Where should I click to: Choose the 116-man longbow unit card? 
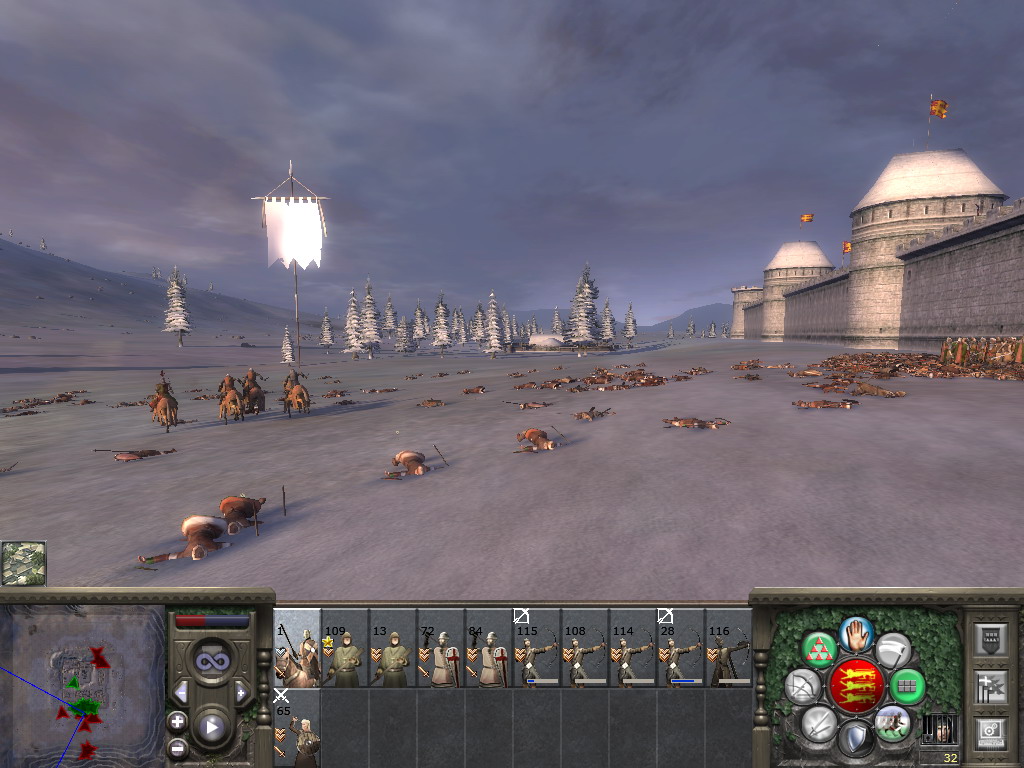click(729, 648)
